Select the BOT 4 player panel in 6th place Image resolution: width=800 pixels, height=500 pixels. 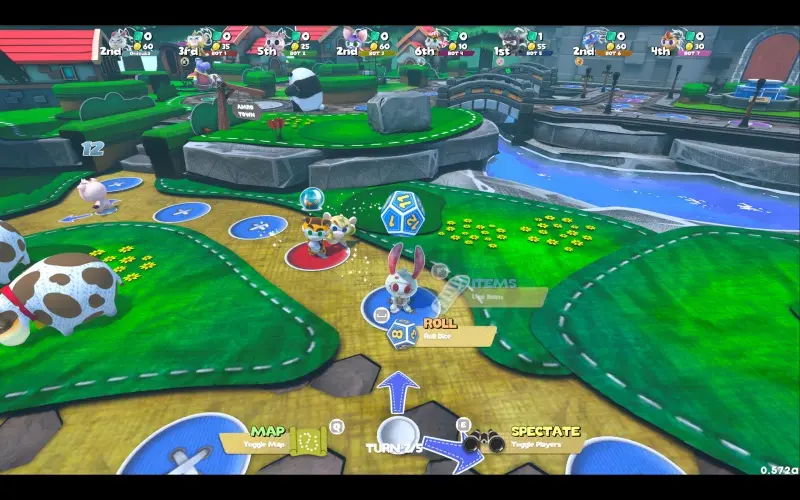pyautogui.click(x=440, y=42)
